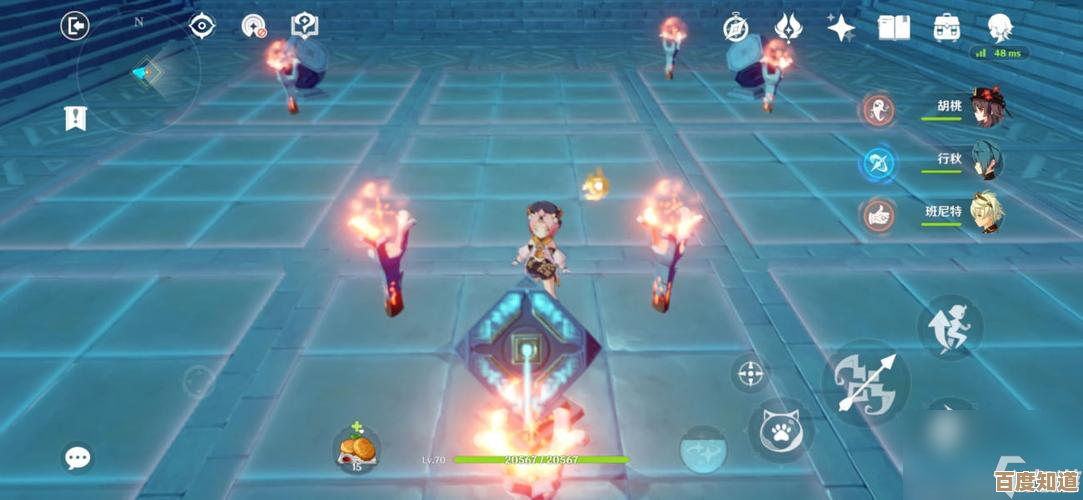Image resolution: width=1083 pixels, height=500 pixels.
Task: Open the domain challenge bookmark icon
Action: (x=76, y=118)
